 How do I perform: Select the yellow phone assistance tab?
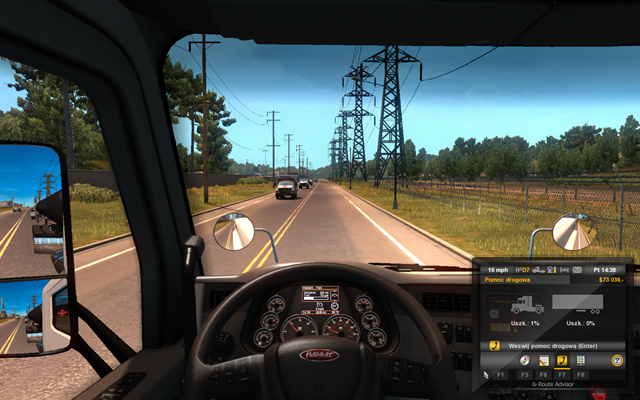562,360
